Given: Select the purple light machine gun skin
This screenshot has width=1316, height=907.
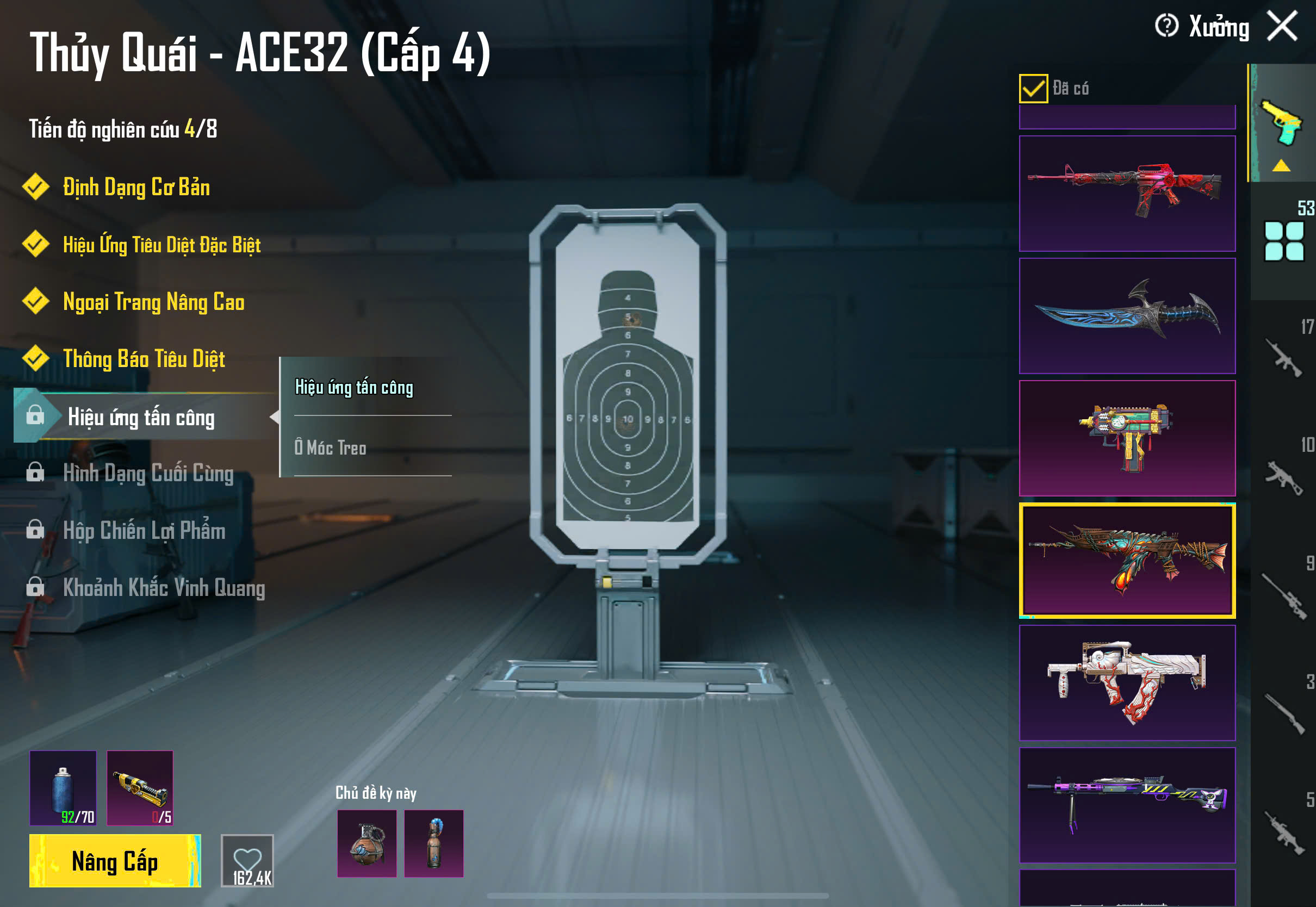Looking at the screenshot, I should click(1127, 805).
